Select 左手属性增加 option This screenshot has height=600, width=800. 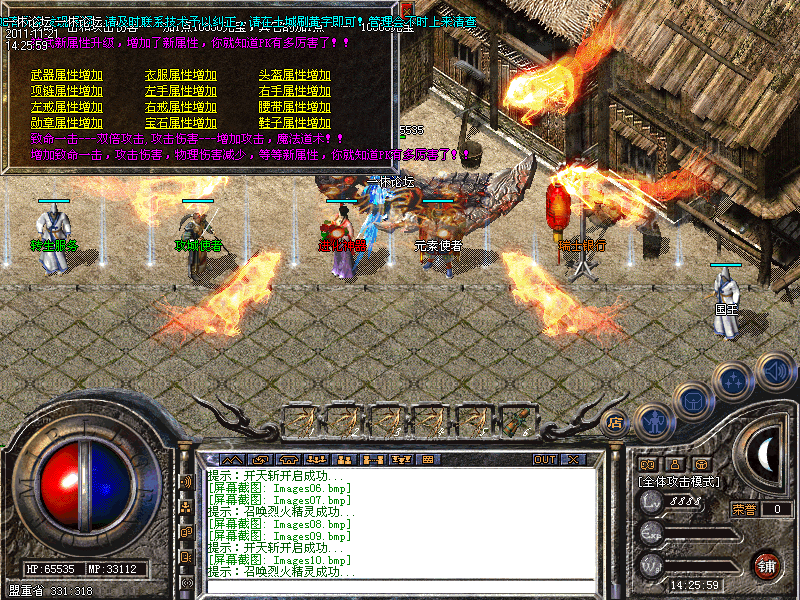click(x=181, y=91)
